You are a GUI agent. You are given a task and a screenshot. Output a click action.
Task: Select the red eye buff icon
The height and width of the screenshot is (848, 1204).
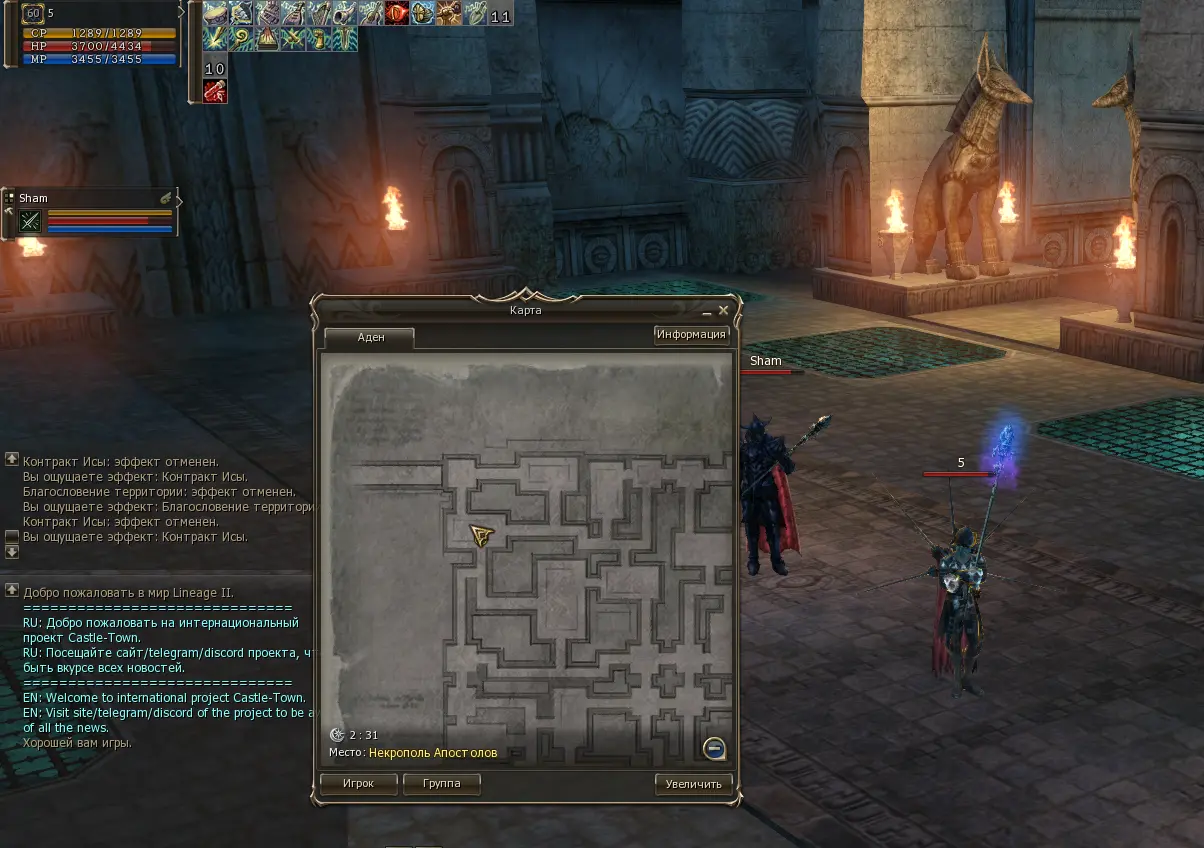pos(397,14)
